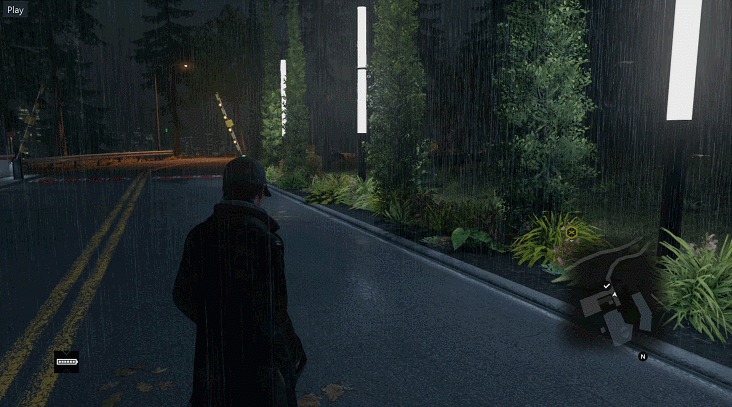
Task: Select the phone battery icon
Action: tap(67, 362)
